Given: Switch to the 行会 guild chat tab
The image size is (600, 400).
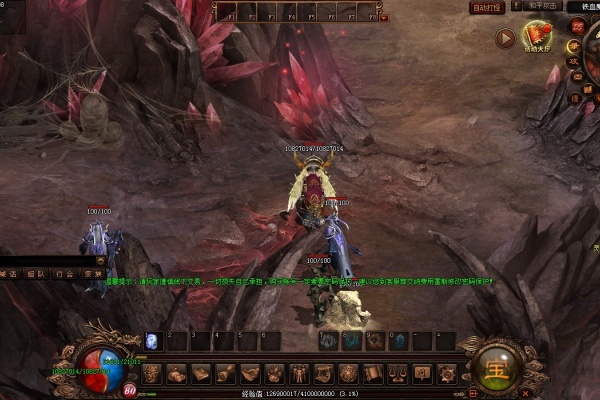Looking at the screenshot, I should [64, 273].
